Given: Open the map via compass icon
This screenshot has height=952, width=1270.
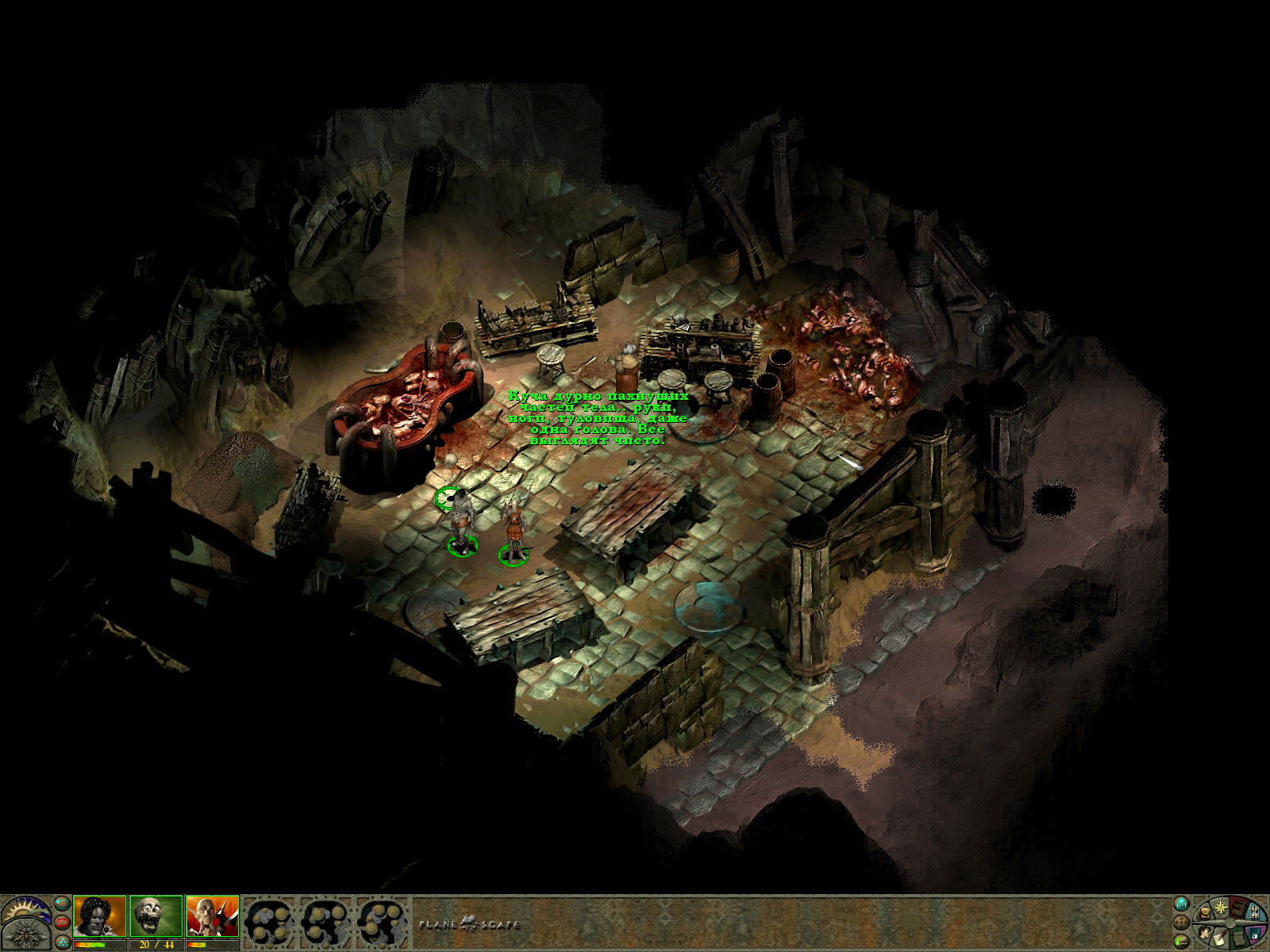Looking at the screenshot, I should 1221,907.
